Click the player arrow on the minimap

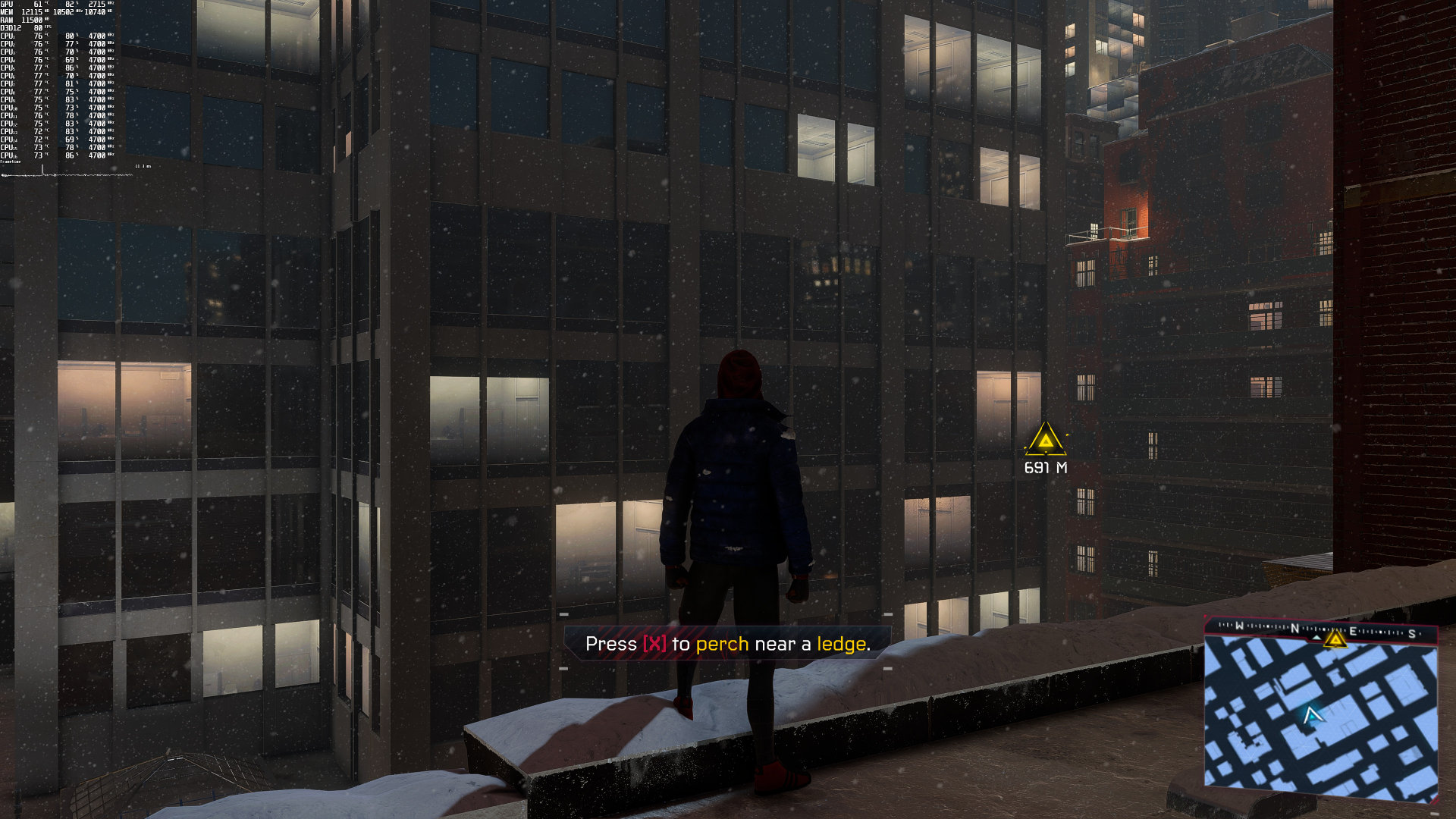click(x=1313, y=715)
